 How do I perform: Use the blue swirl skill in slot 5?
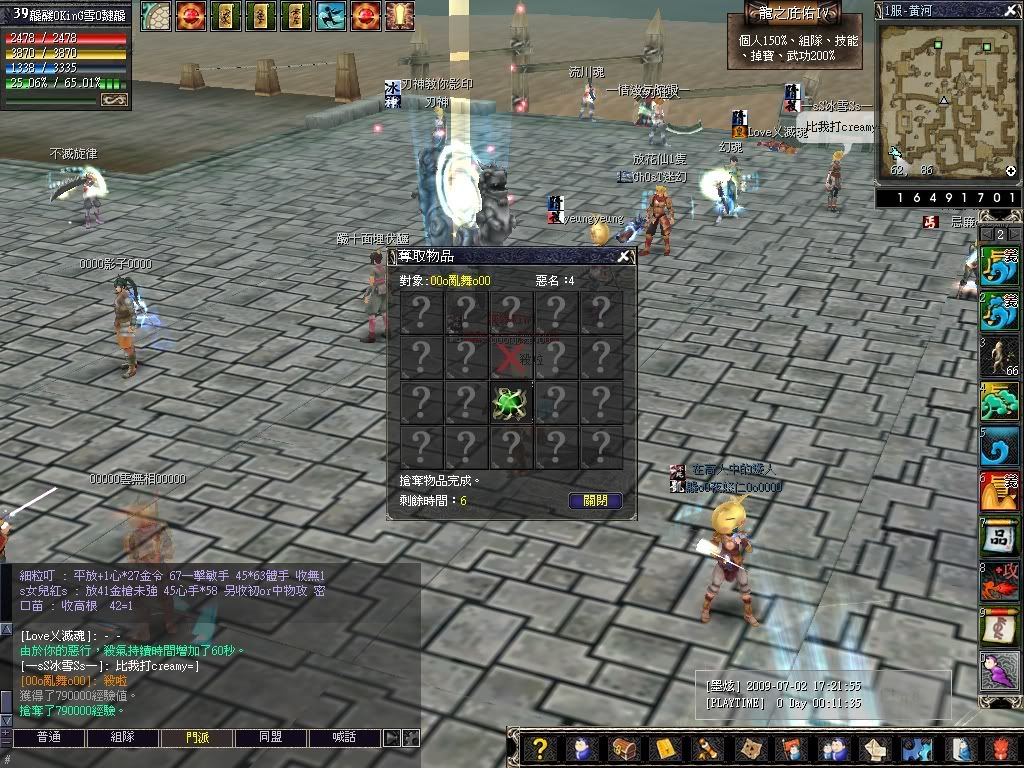tap(999, 446)
